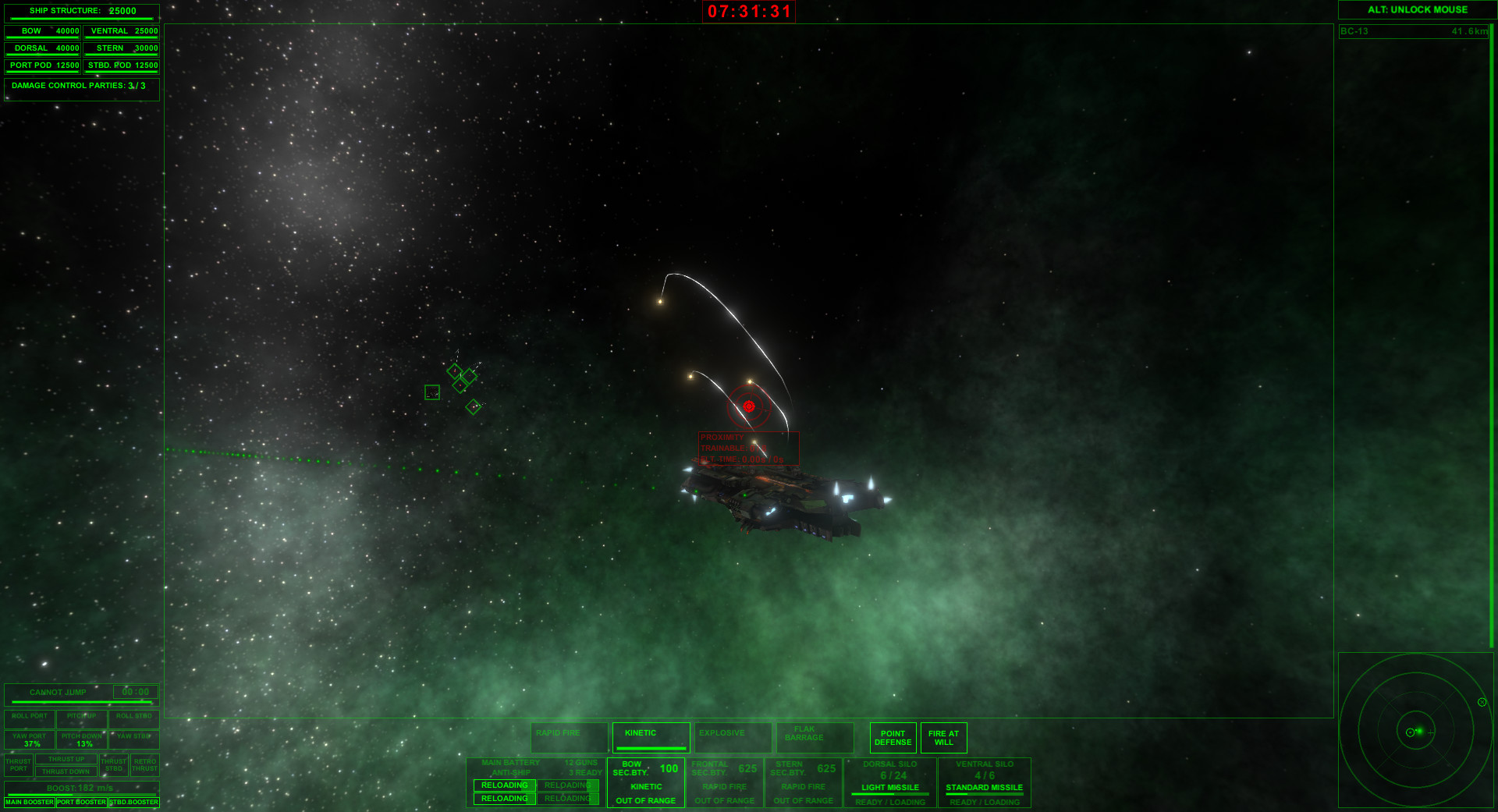Viewport: 1498px width, 812px height.
Task: Enable FIRE AT WILL
Action: tap(944, 736)
